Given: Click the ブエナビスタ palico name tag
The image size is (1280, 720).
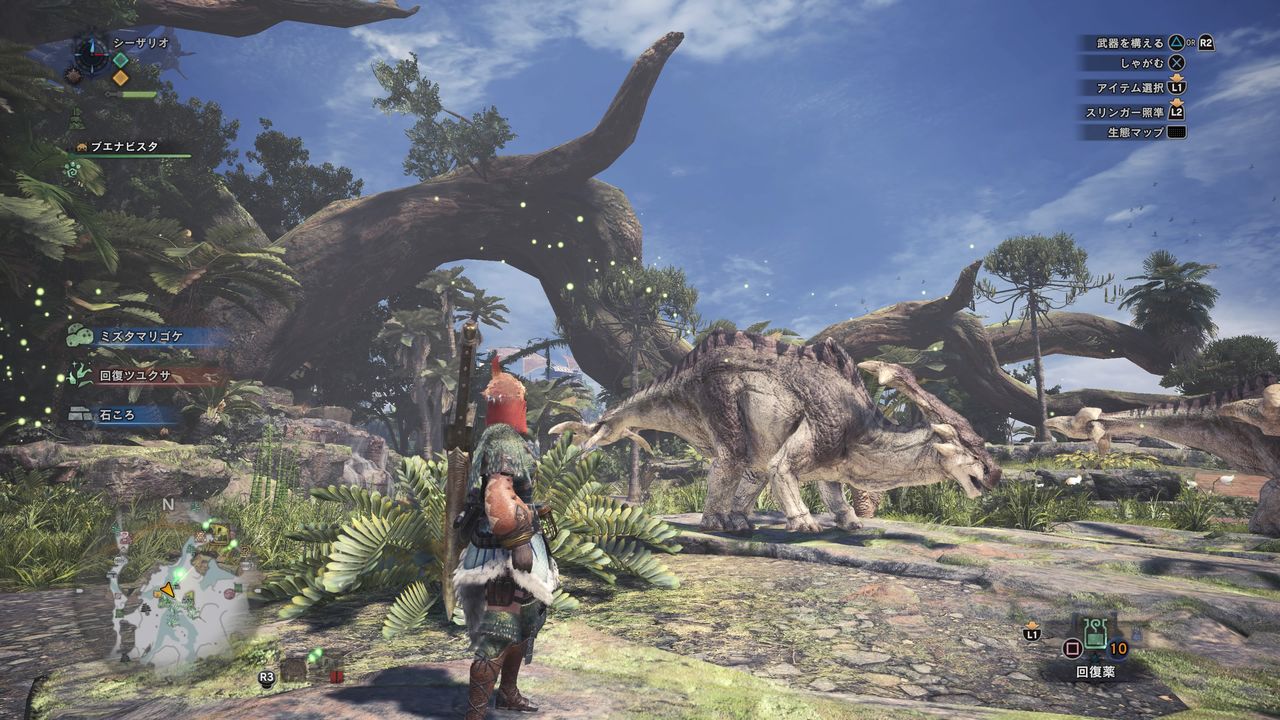Looking at the screenshot, I should coord(125,146).
